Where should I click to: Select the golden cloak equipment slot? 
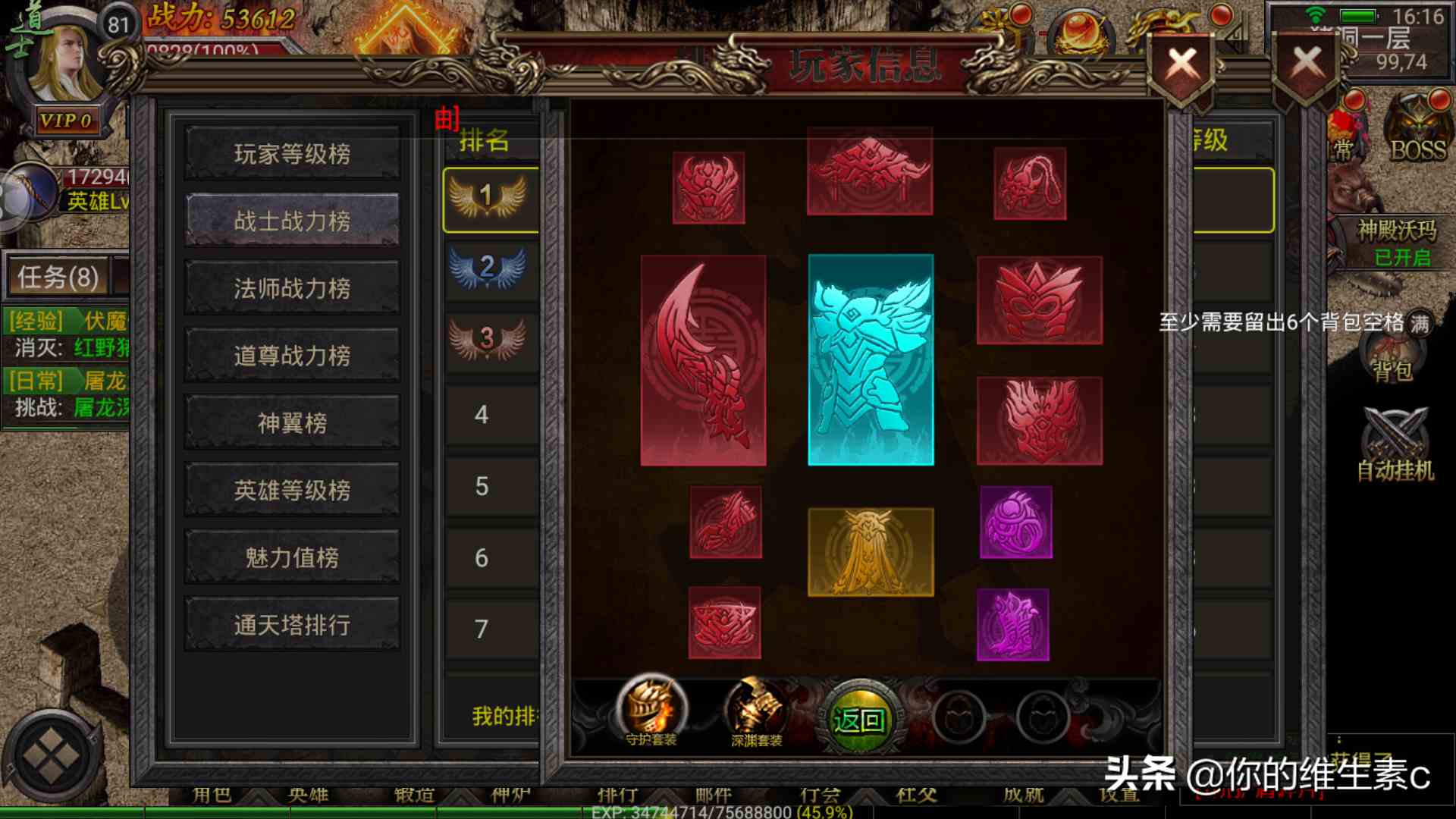coord(871,550)
